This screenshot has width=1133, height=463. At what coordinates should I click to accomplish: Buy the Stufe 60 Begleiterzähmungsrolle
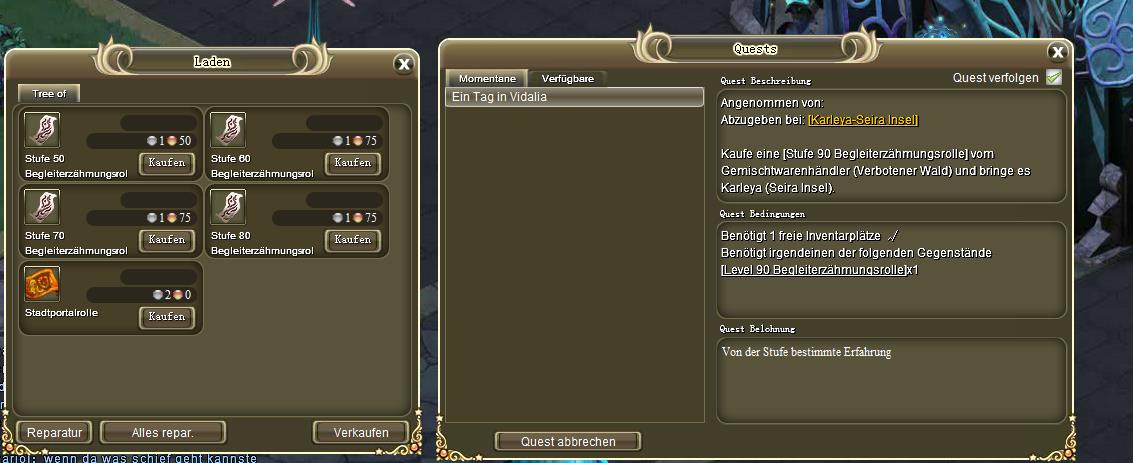tap(352, 162)
